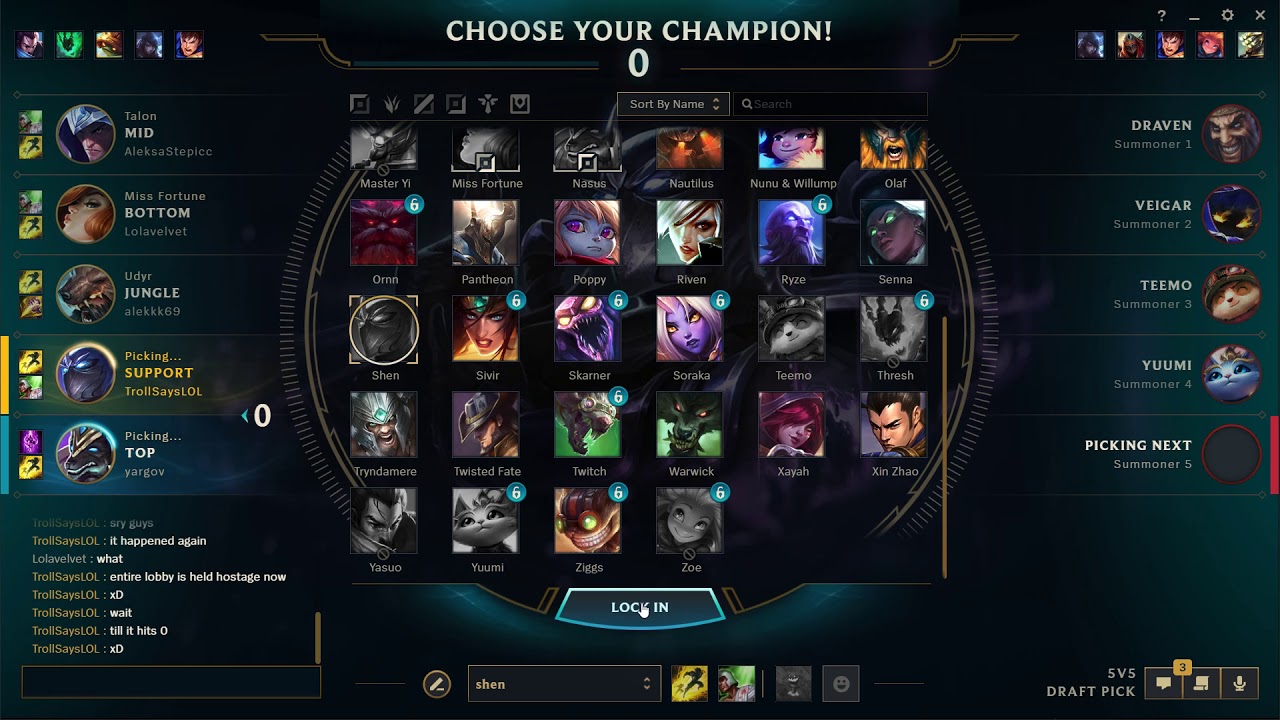
Task: Open the chat bubble with notification badge
Action: (1163, 684)
